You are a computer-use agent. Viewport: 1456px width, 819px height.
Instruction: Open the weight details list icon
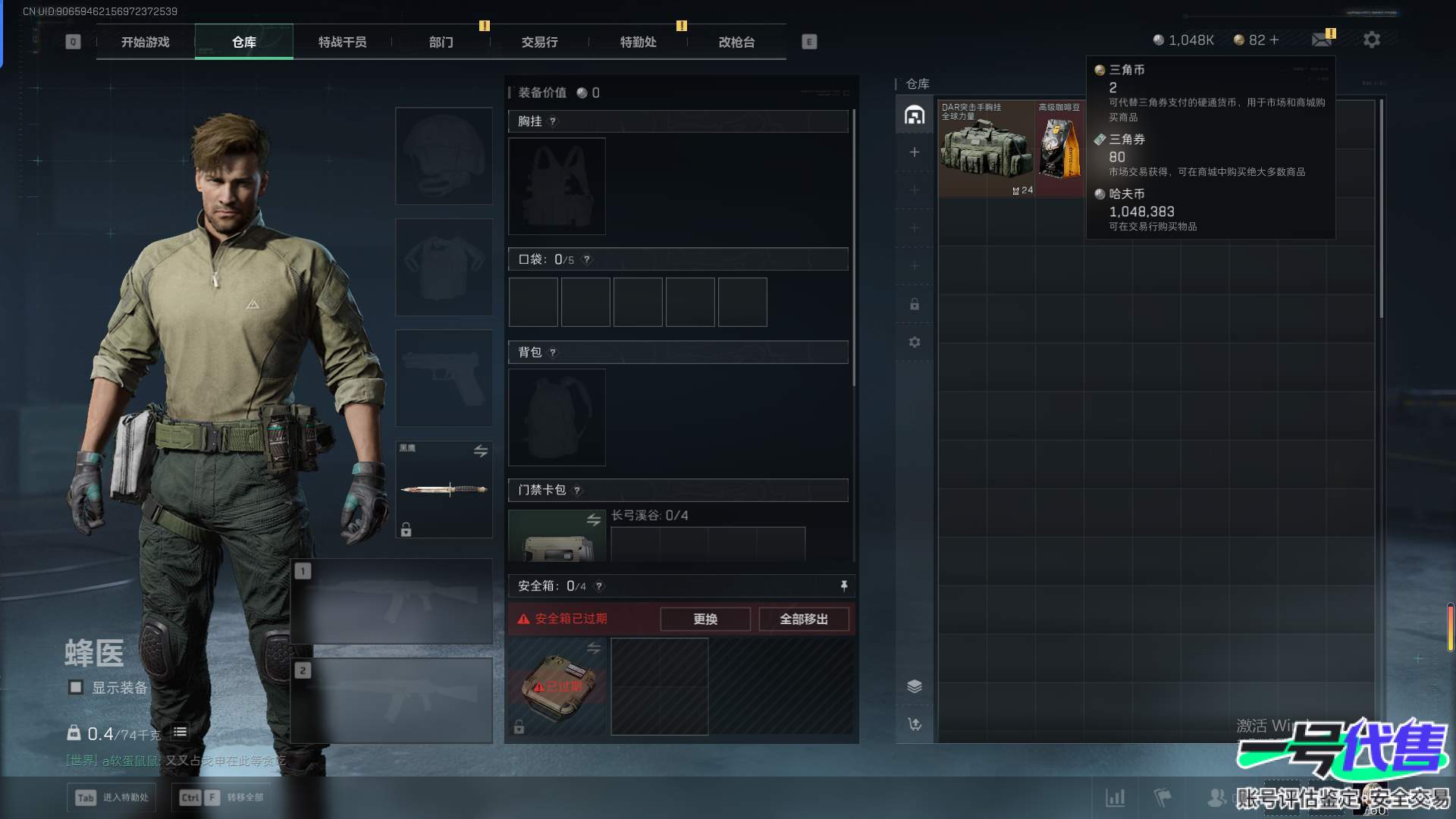coord(180,733)
